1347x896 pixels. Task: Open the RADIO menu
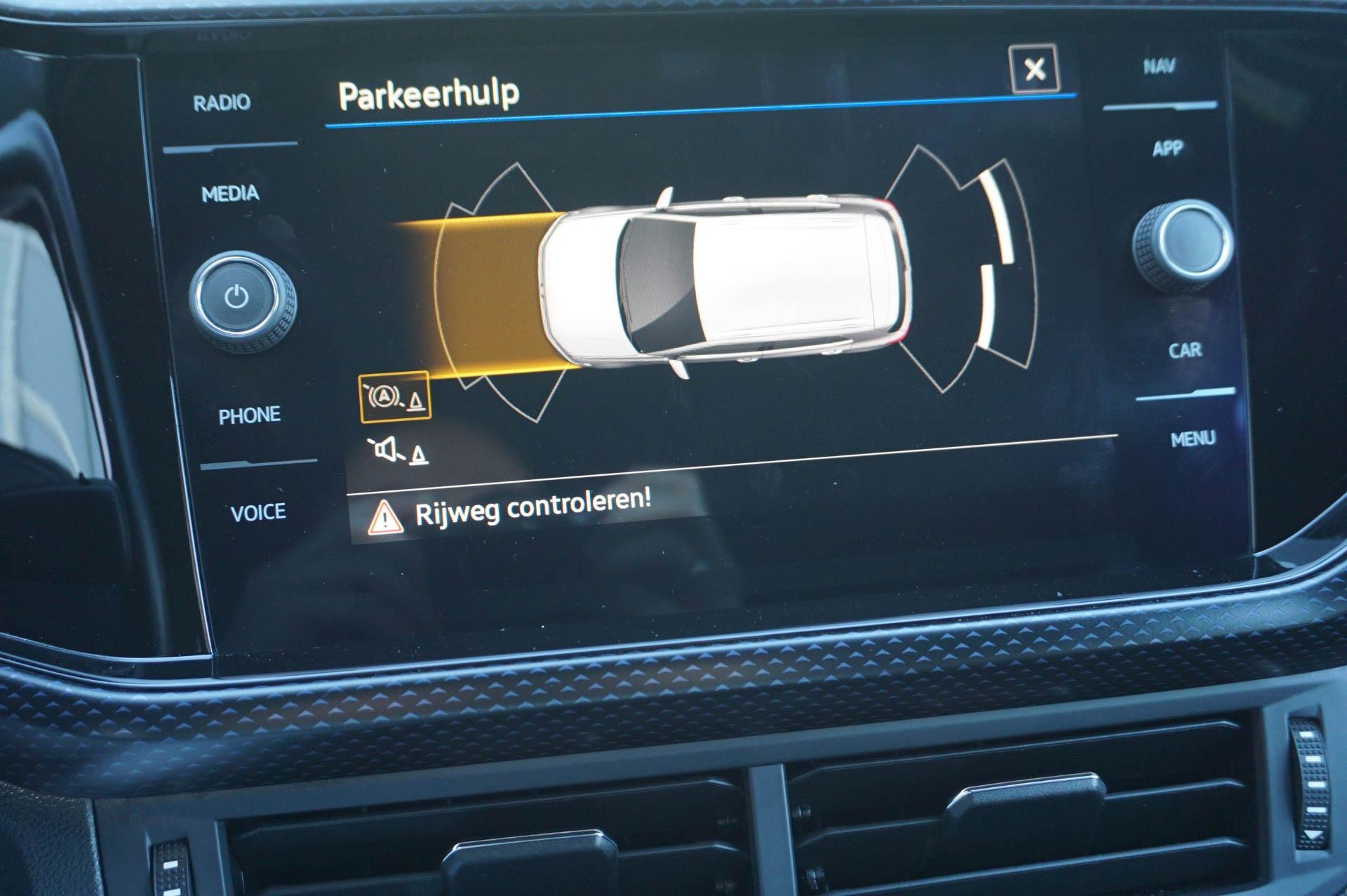[222, 103]
